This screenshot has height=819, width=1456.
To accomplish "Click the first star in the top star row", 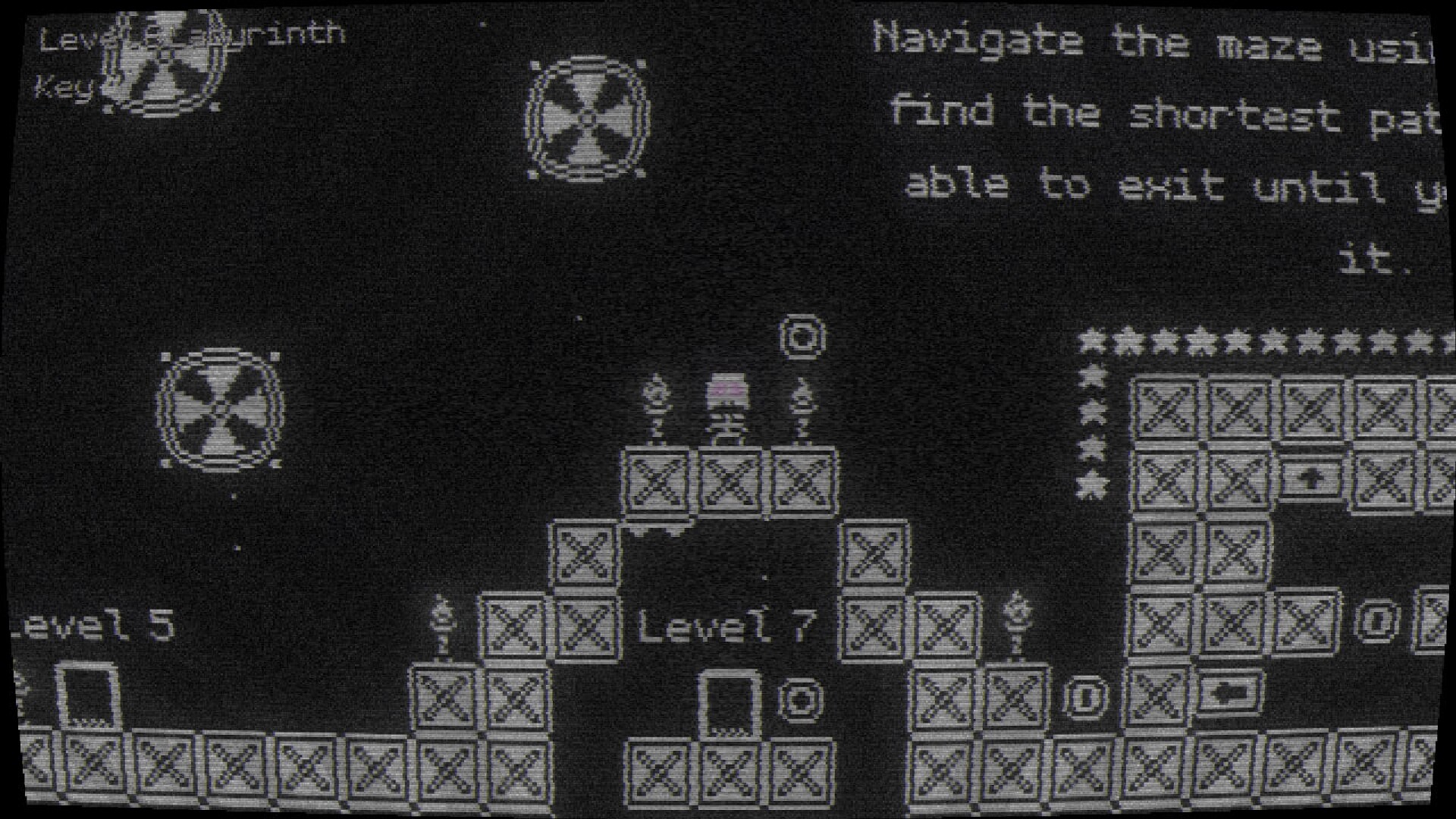I will coord(1092,341).
